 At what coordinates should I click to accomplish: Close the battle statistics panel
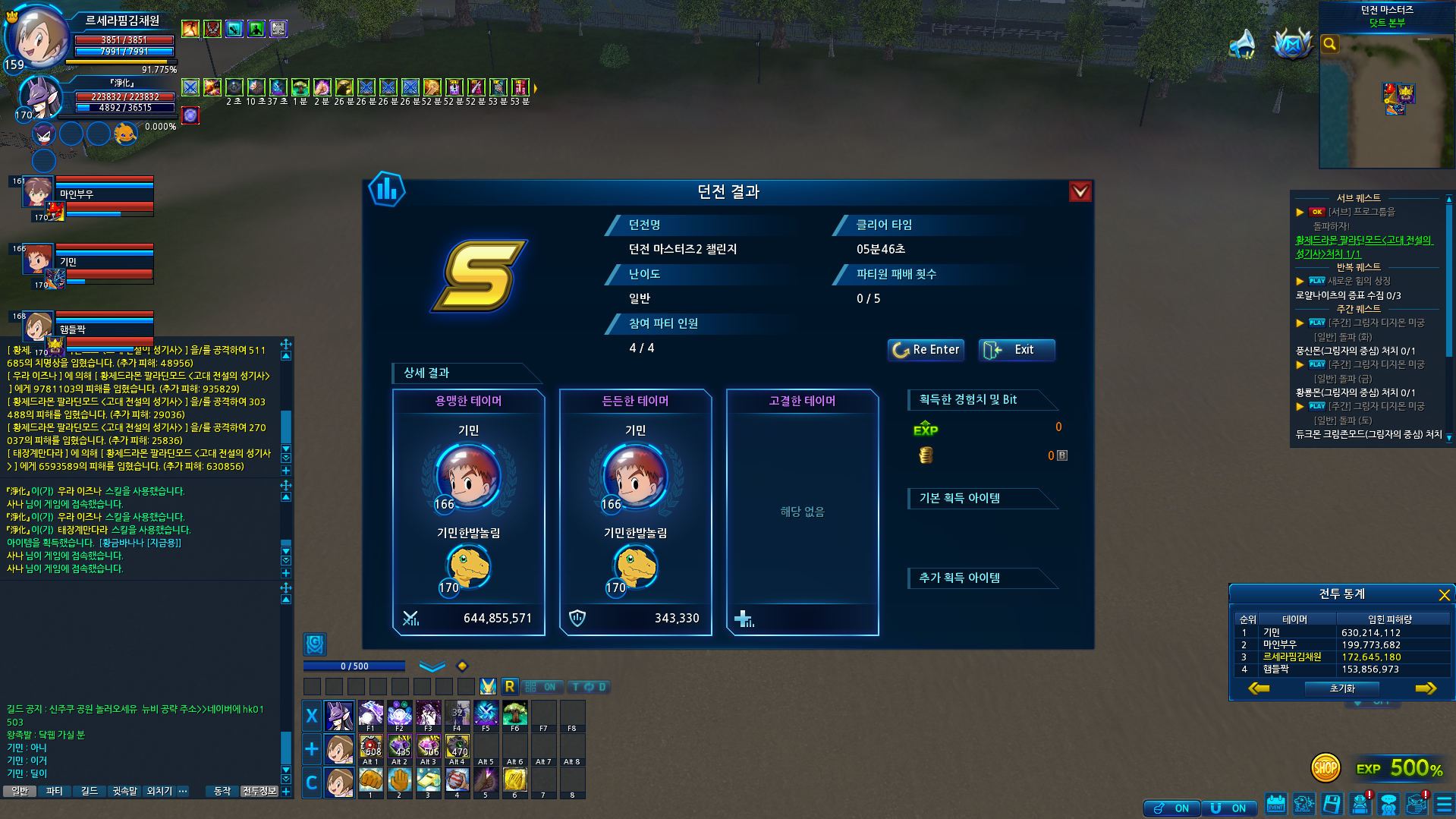pos(1444,594)
